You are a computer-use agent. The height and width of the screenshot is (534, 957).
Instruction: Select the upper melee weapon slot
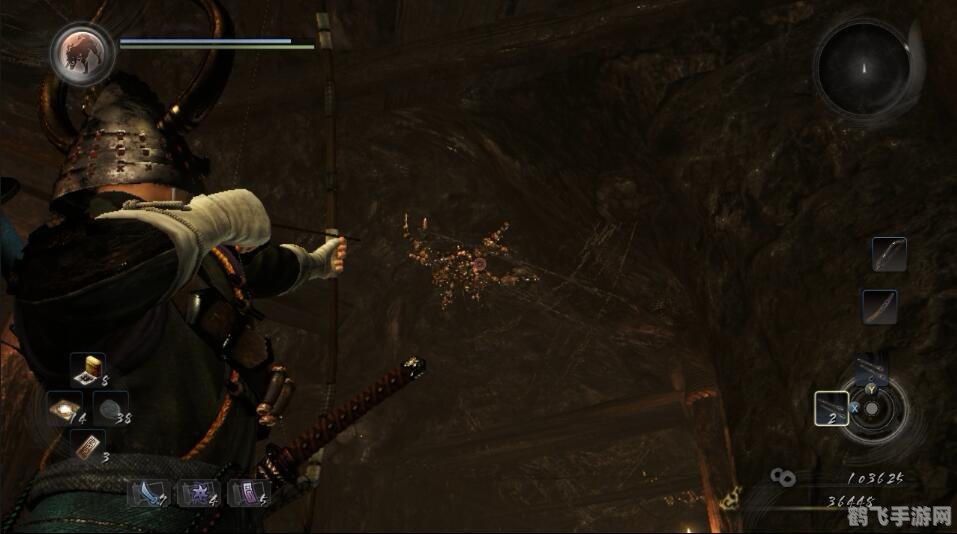tap(888, 254)
